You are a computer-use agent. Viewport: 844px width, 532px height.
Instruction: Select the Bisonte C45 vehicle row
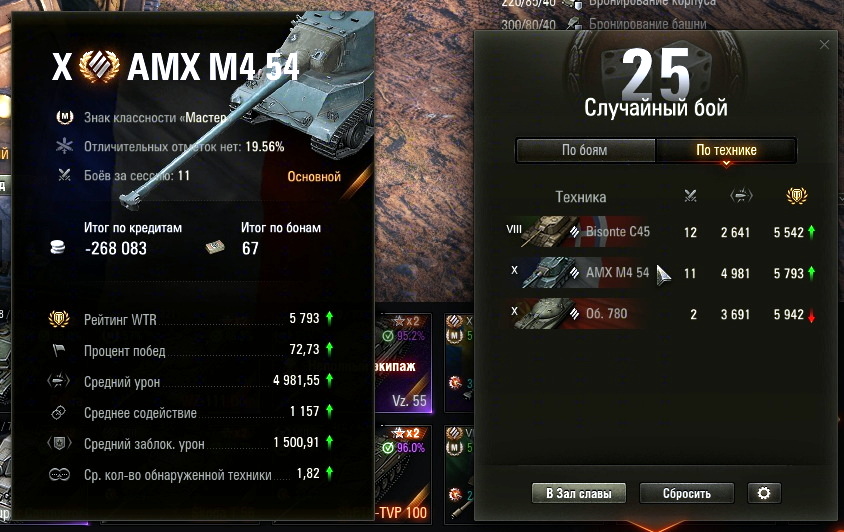pos(655,232)
